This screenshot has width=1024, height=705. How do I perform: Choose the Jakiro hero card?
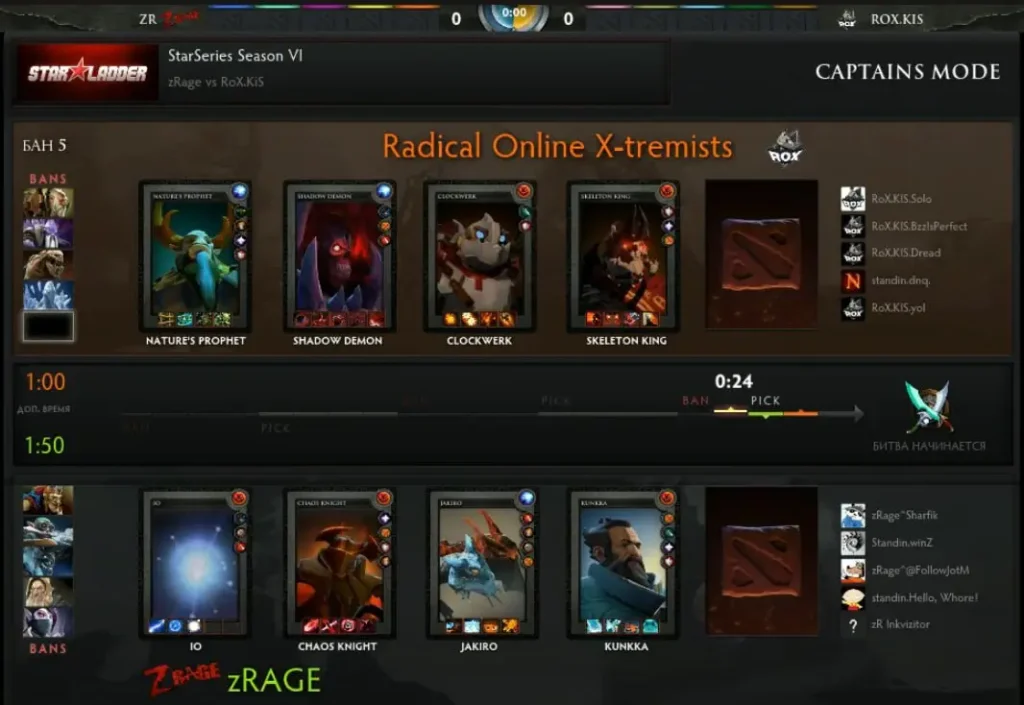pos(480,563)
